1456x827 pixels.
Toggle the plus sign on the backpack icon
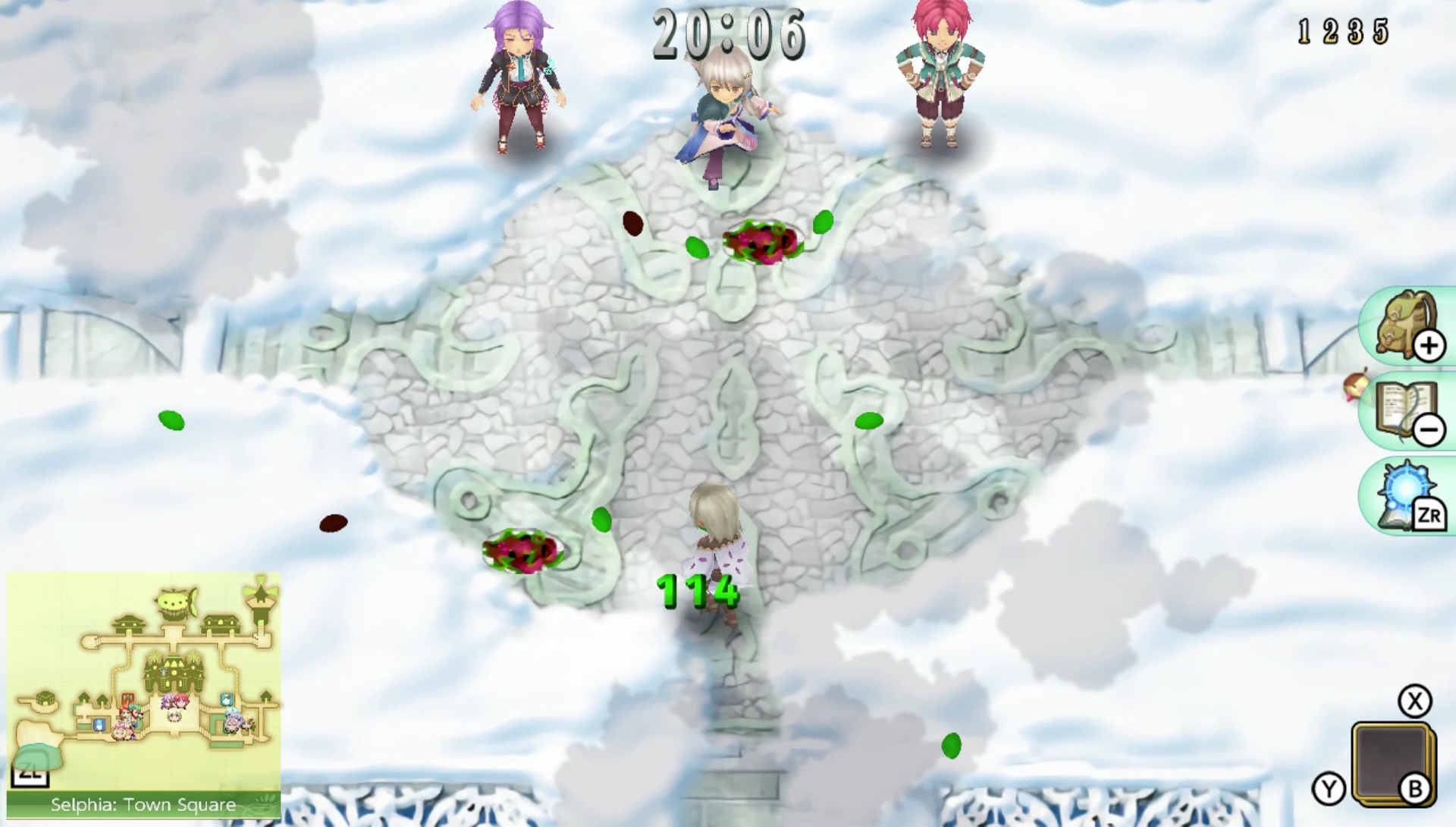1429,346
